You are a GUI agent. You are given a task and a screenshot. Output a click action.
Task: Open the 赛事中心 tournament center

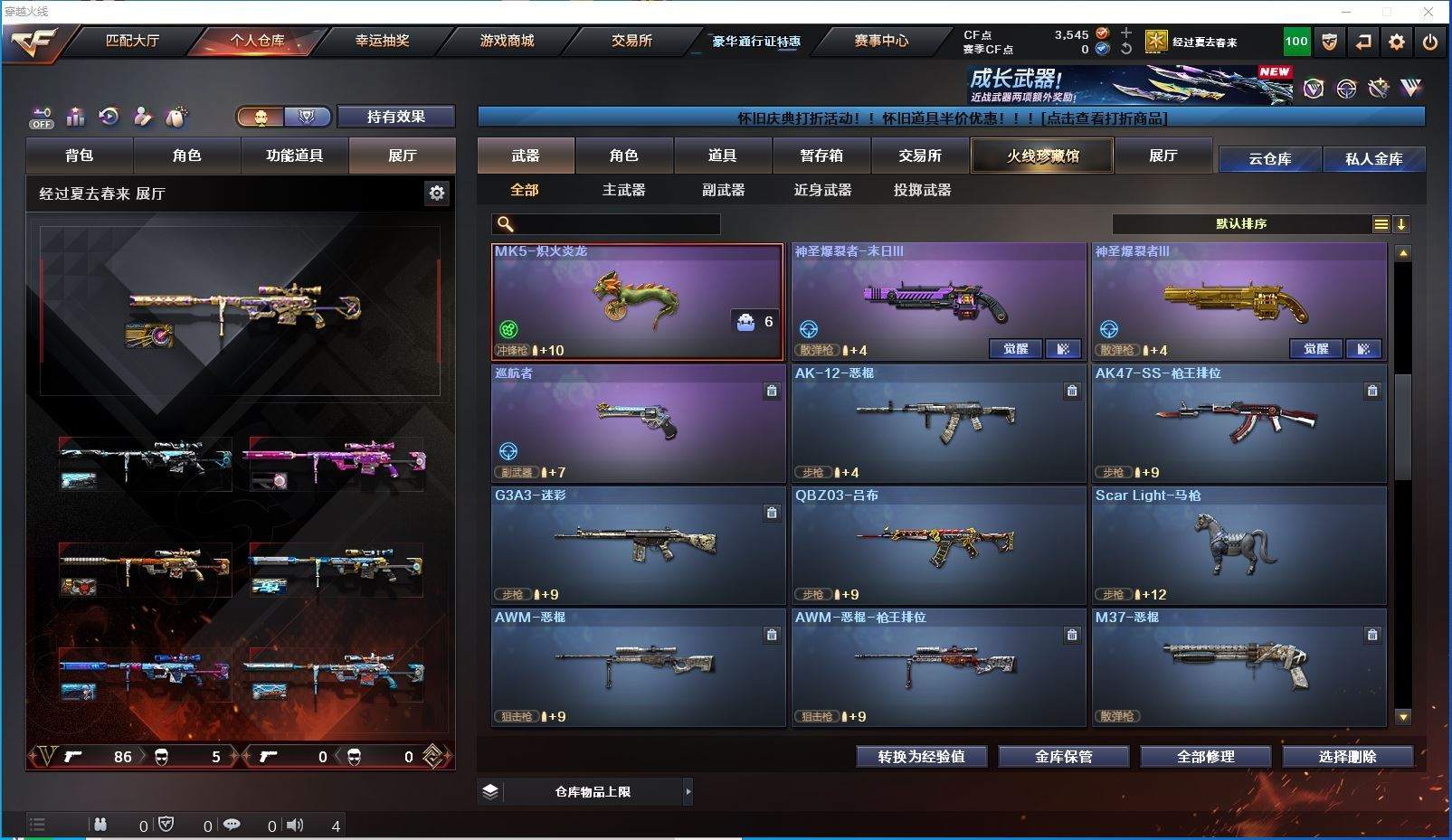pyautogui.click(x=880, y=41)
